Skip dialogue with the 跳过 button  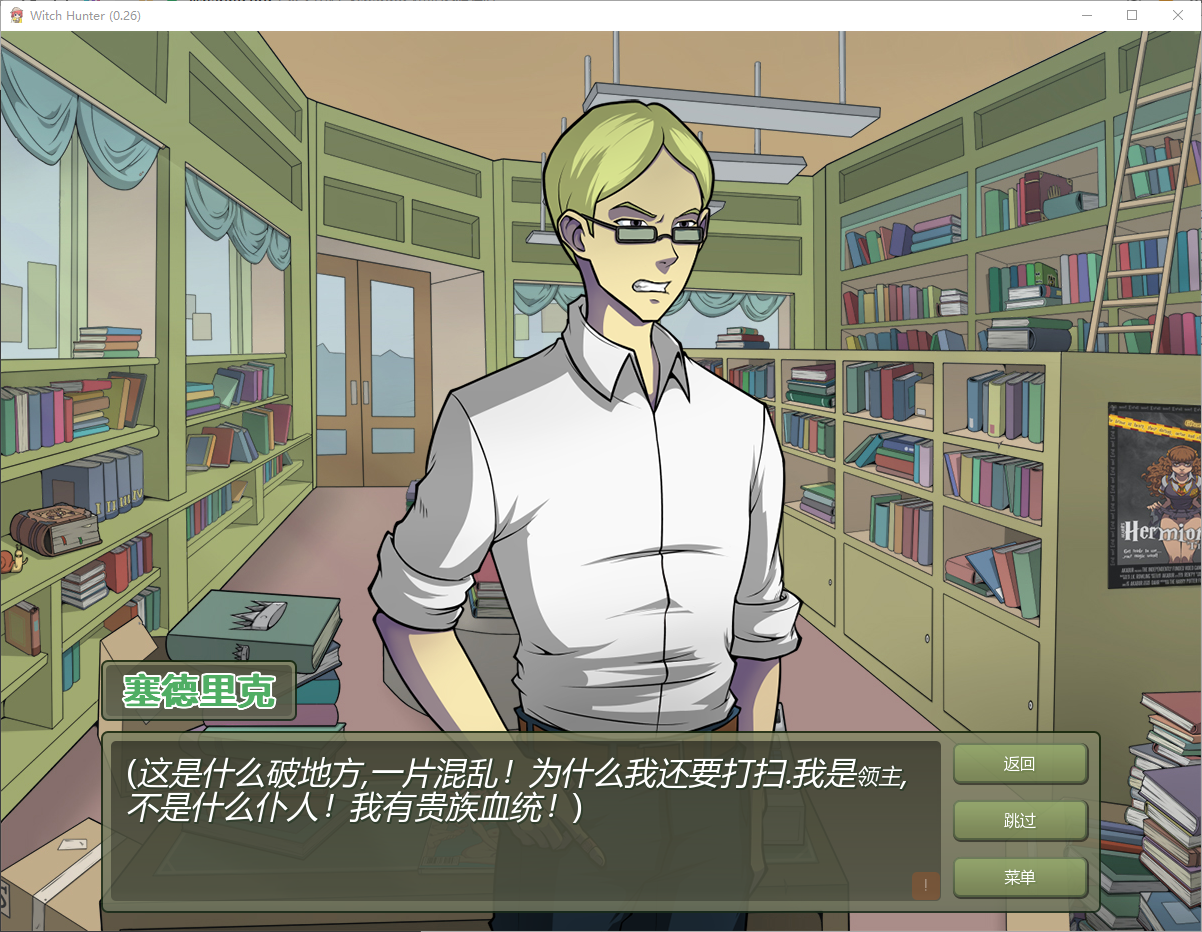(x=1019, y=821)
